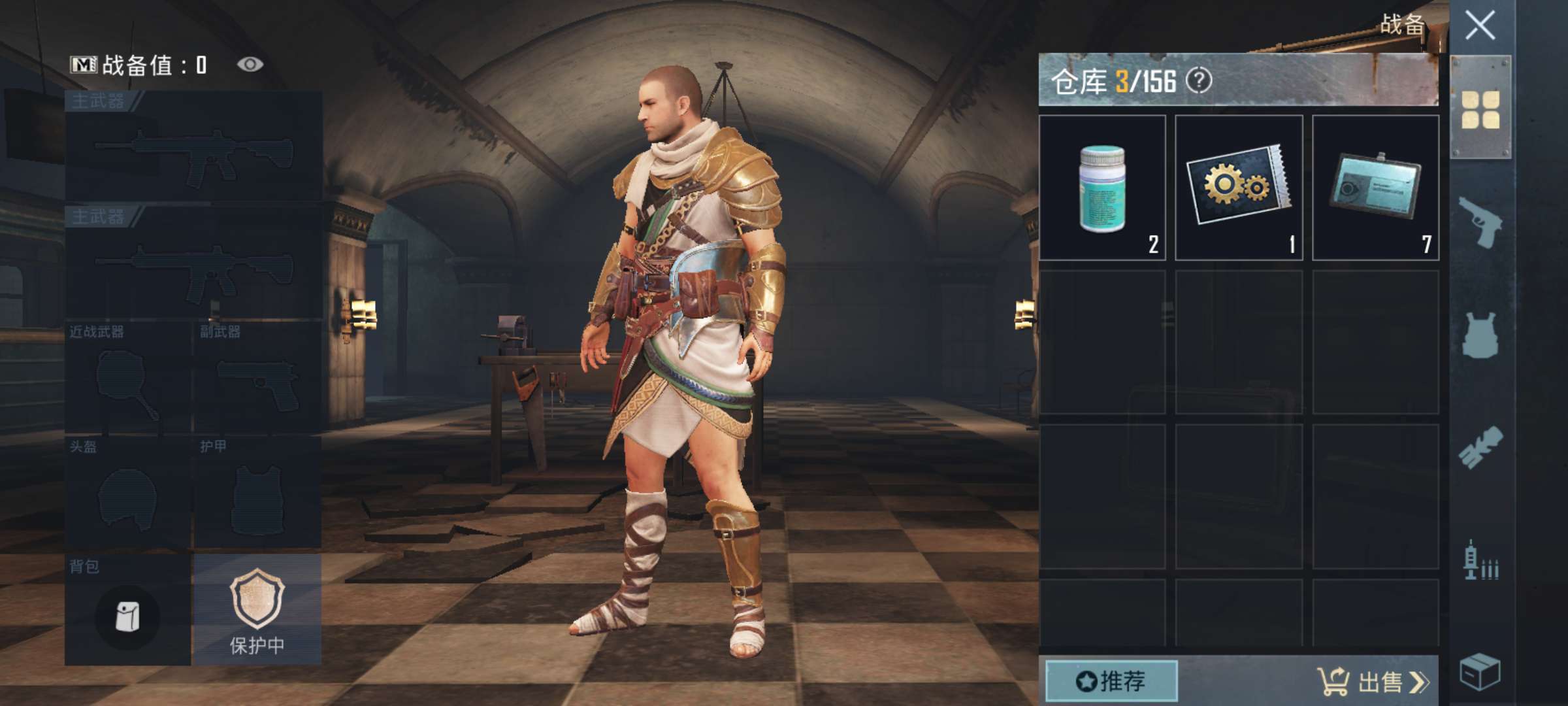Switch to the pistol weapons tab

[1480, 222]
